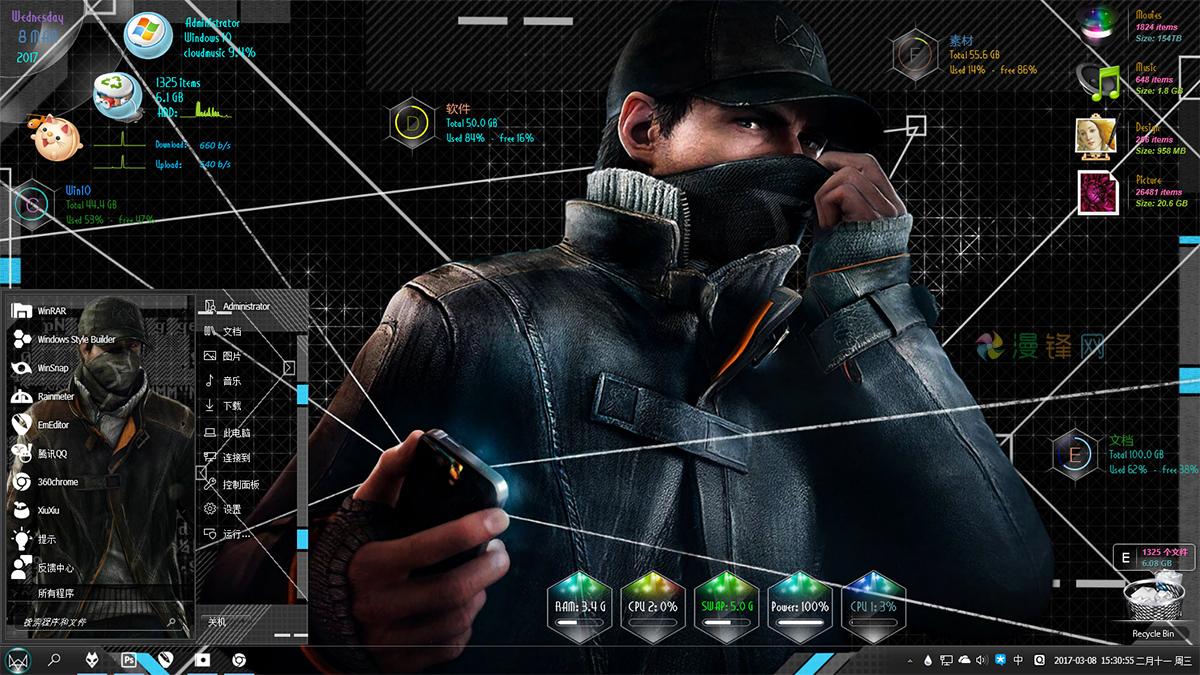The image size is (1200, 675).
Task: Open 360chrome from the start menu
Action: (57, 482)
